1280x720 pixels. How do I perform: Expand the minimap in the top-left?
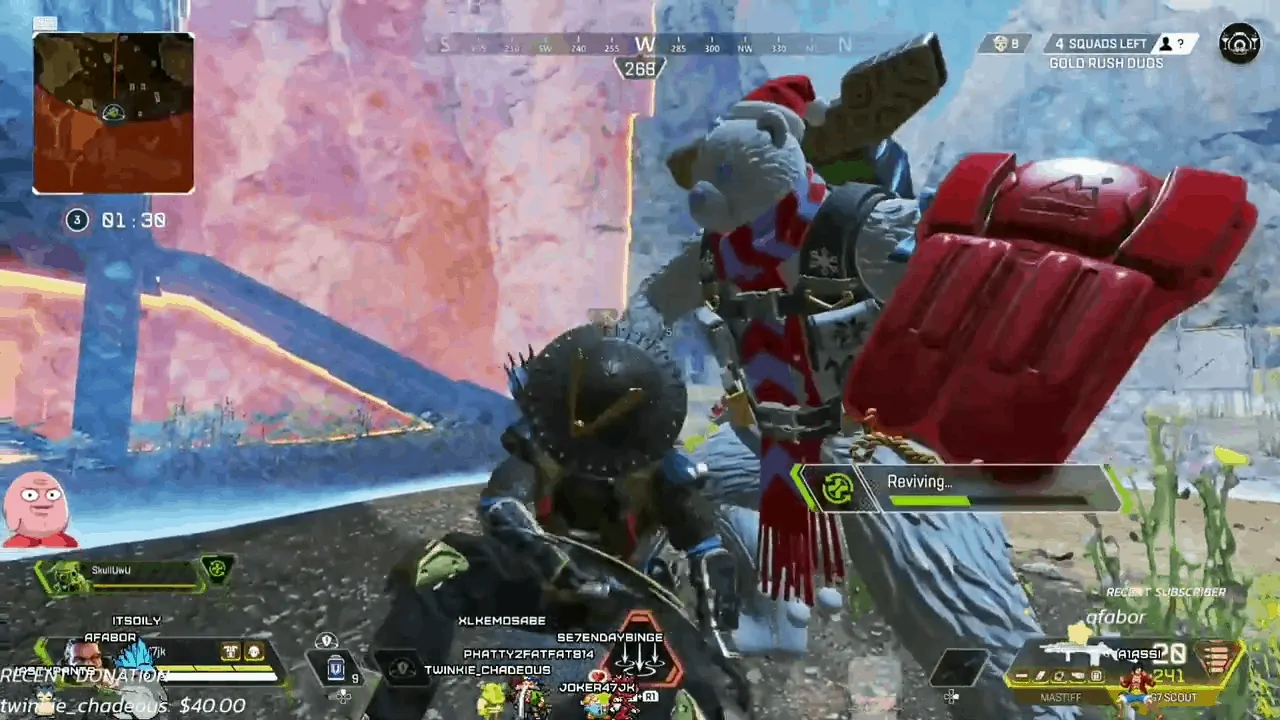(x=113, y=110)
